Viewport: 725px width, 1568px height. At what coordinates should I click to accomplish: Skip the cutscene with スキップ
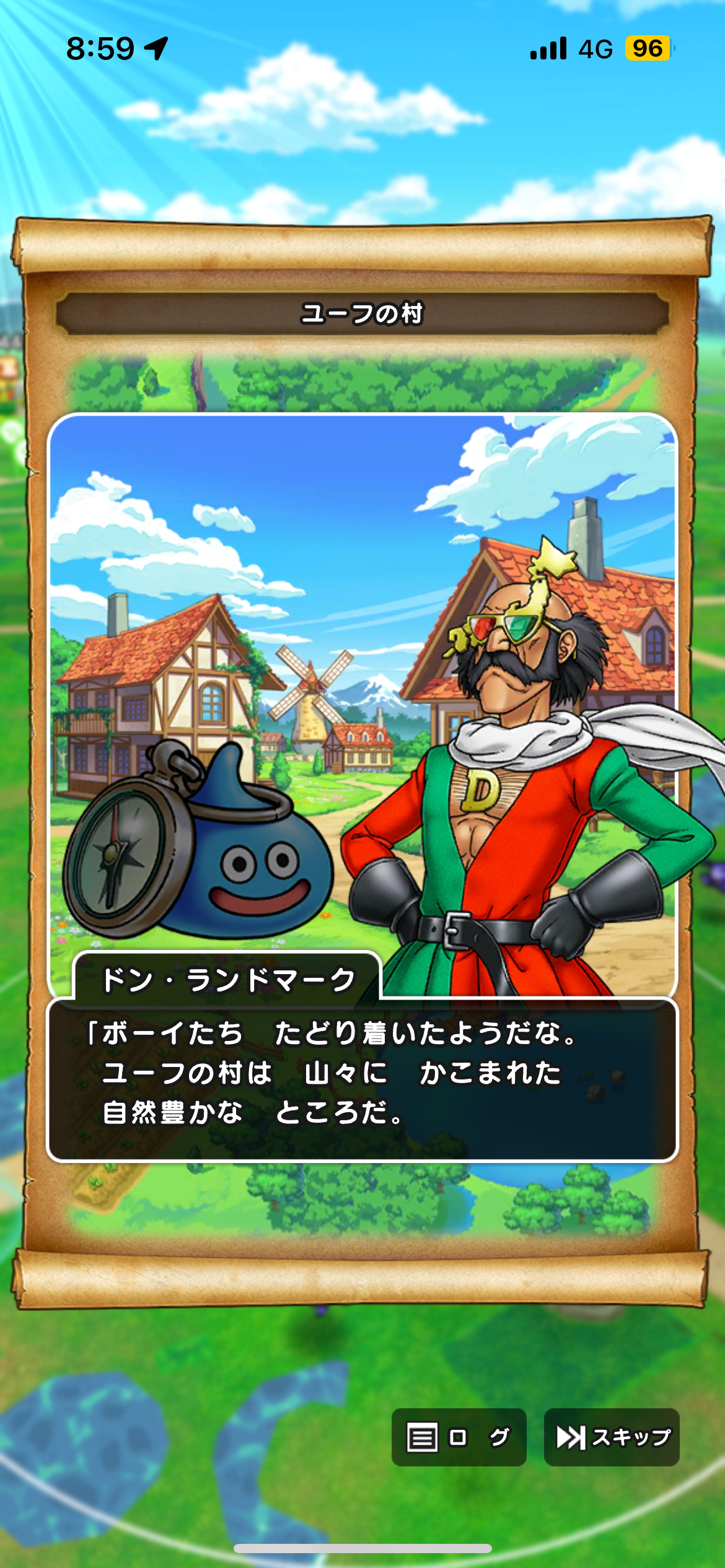click(612, 1437)
